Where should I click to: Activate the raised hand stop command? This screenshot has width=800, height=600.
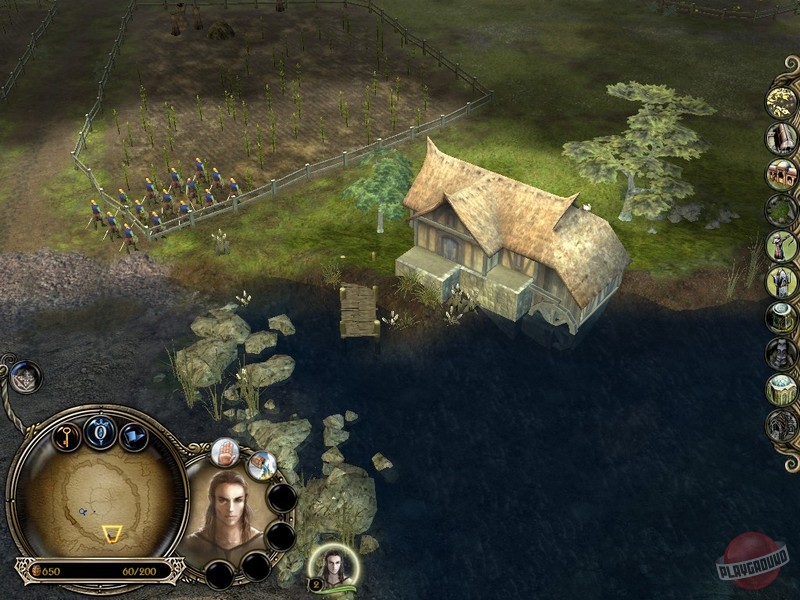(x=226, y=454)
